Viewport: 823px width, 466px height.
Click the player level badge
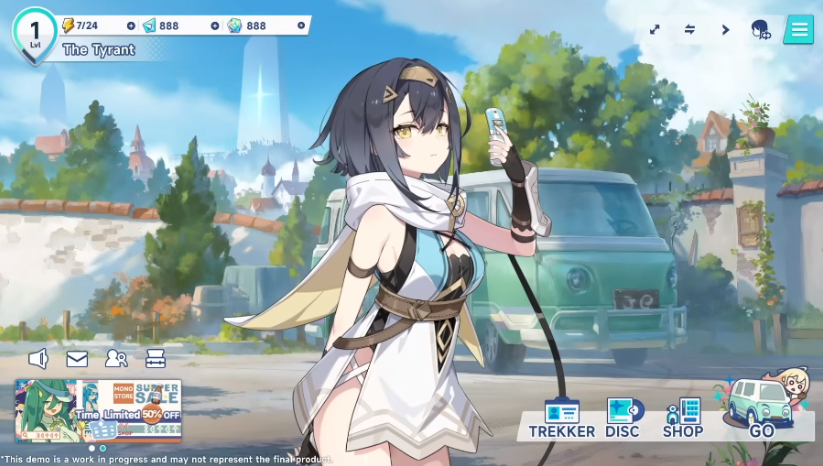point(34,31)
